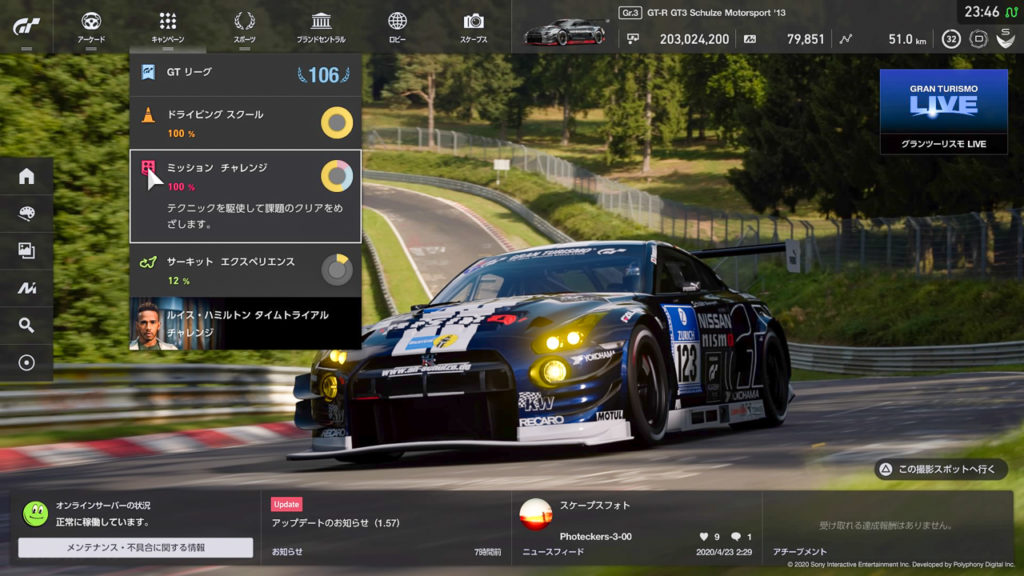Open the Scapes camera tab
The height and width of the screenshot is (576, 1024).
tap(474, 26)
